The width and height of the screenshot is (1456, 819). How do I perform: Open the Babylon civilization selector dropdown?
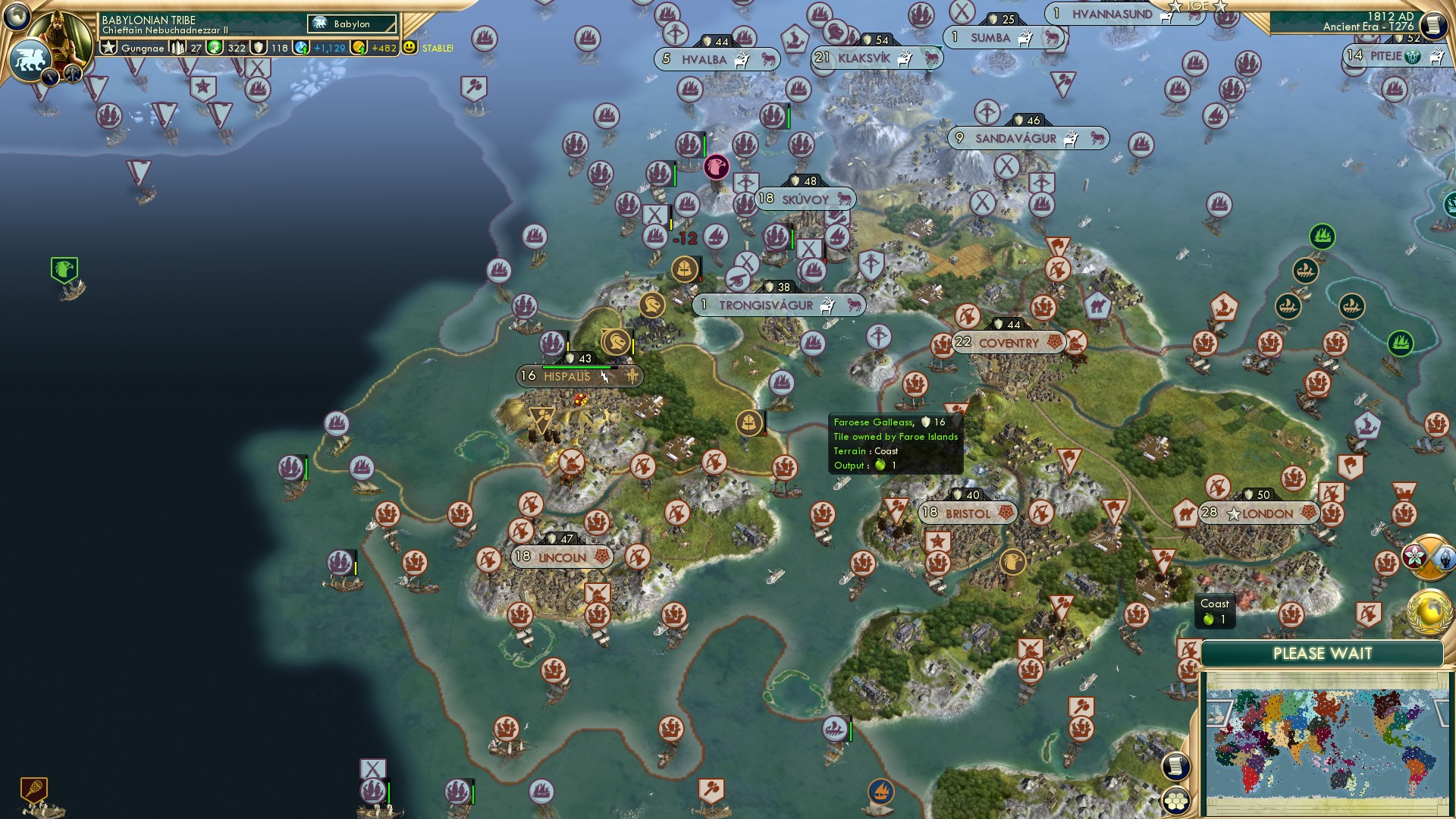point(351,24)
